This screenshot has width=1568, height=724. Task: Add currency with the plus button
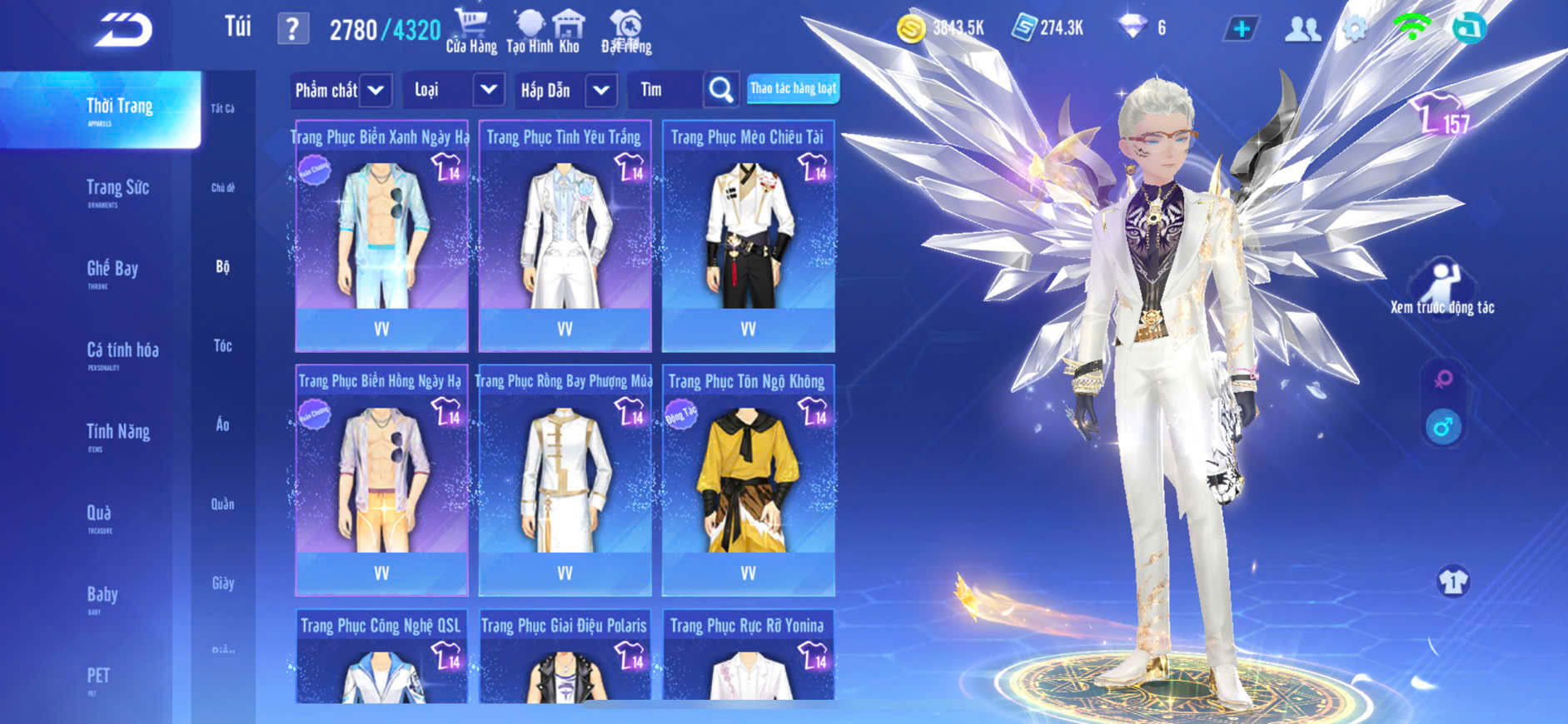[1241, 29]
